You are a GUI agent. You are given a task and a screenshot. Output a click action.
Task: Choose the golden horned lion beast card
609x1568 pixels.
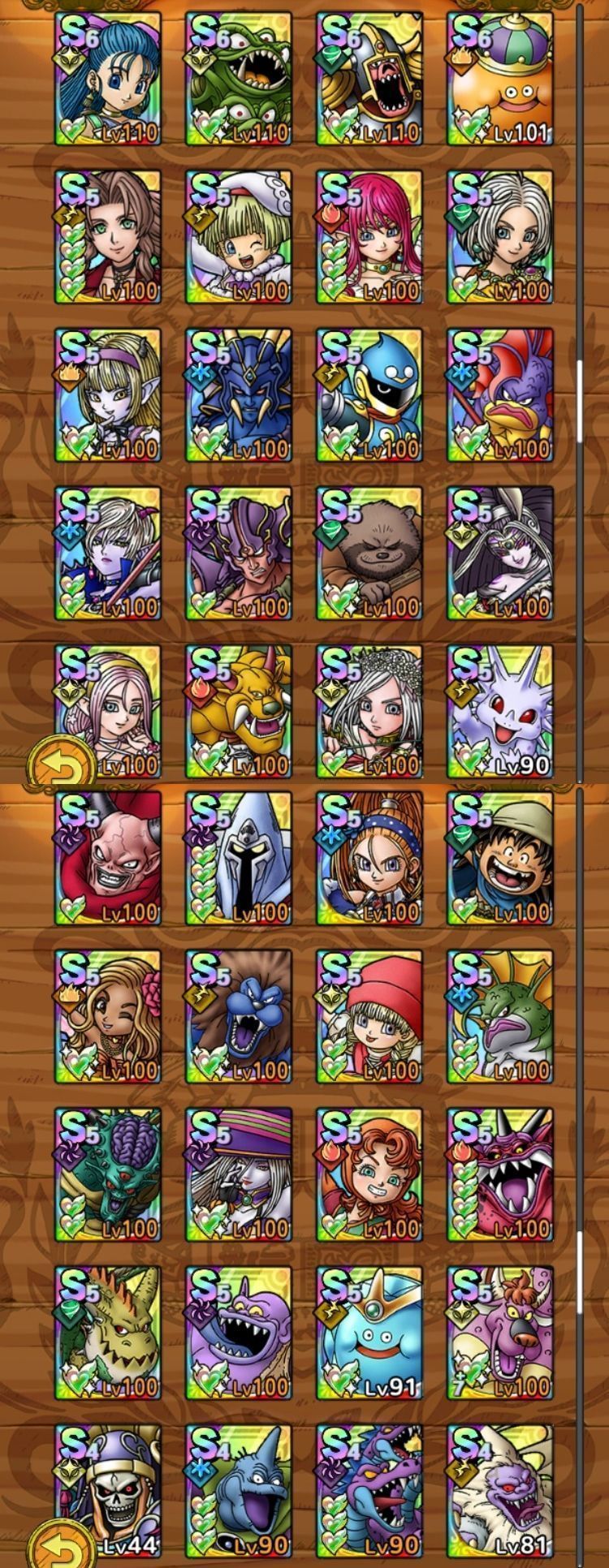(x=239, y=711)
